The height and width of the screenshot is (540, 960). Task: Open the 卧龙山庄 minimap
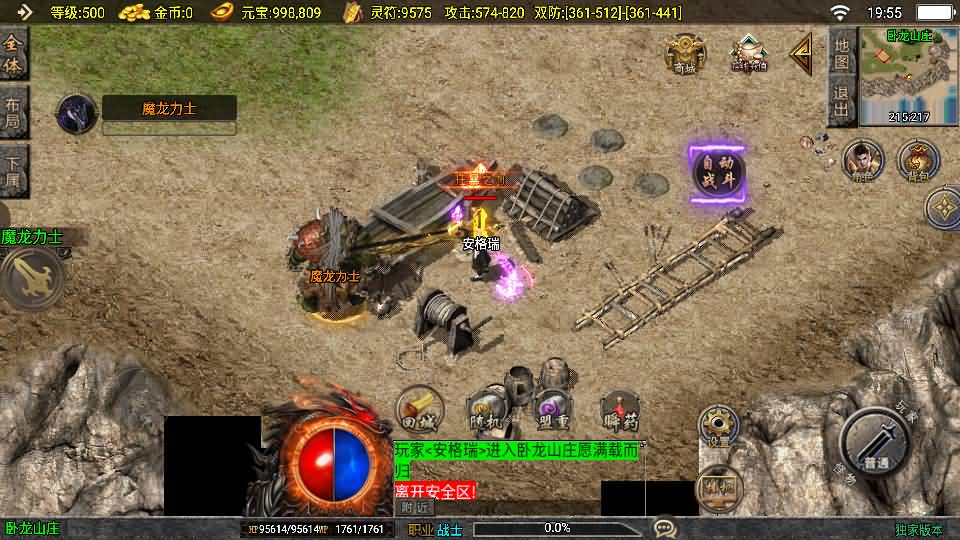point(908,76)
